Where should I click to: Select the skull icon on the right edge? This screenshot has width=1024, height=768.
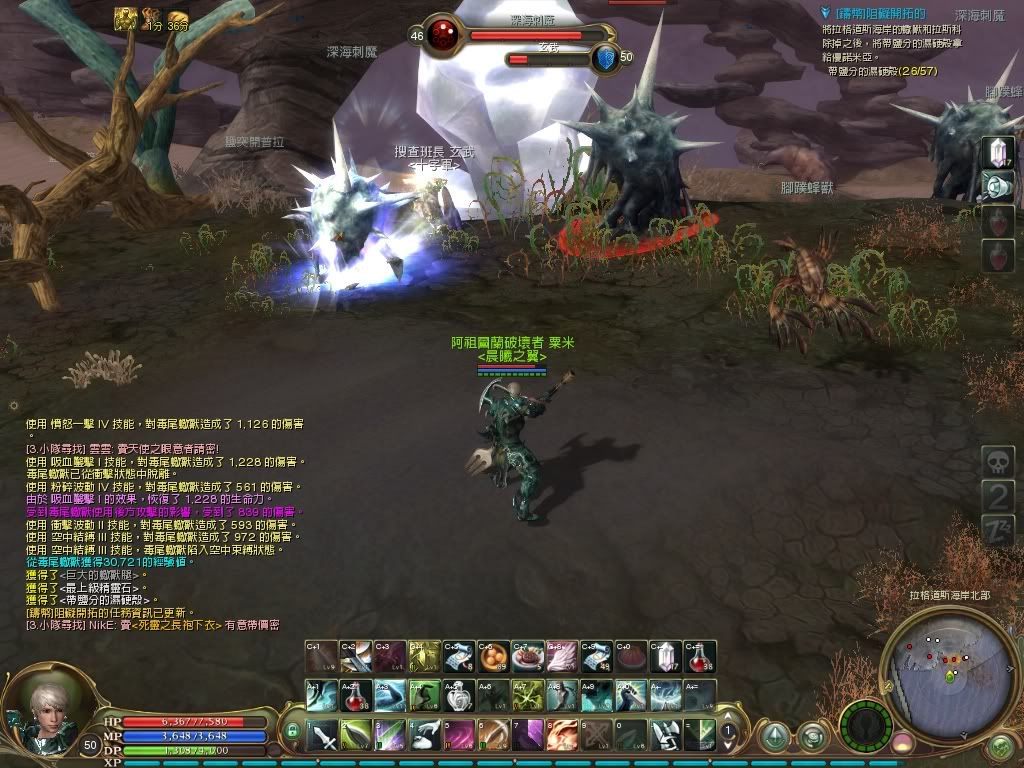point(998,462)
